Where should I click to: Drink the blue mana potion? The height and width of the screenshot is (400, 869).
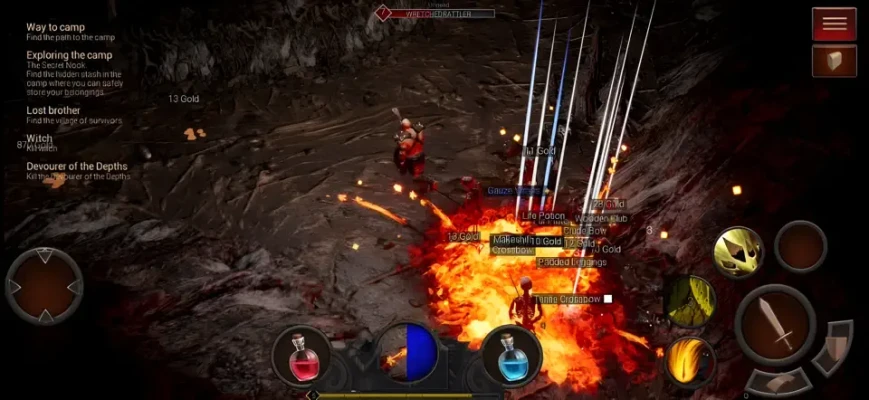pos(511,355)
